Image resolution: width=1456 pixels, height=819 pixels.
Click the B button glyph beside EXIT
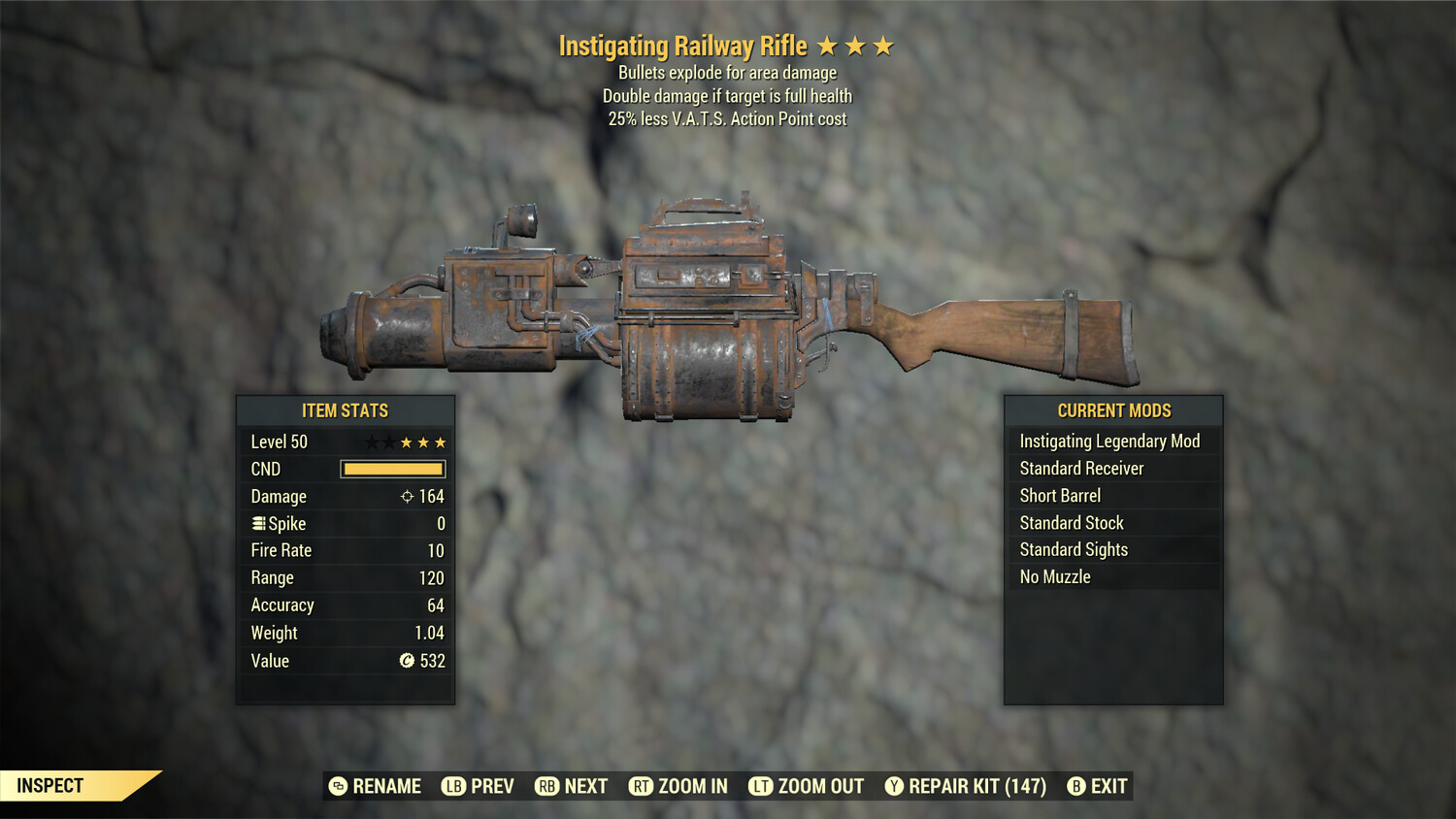click(1075, 786)
